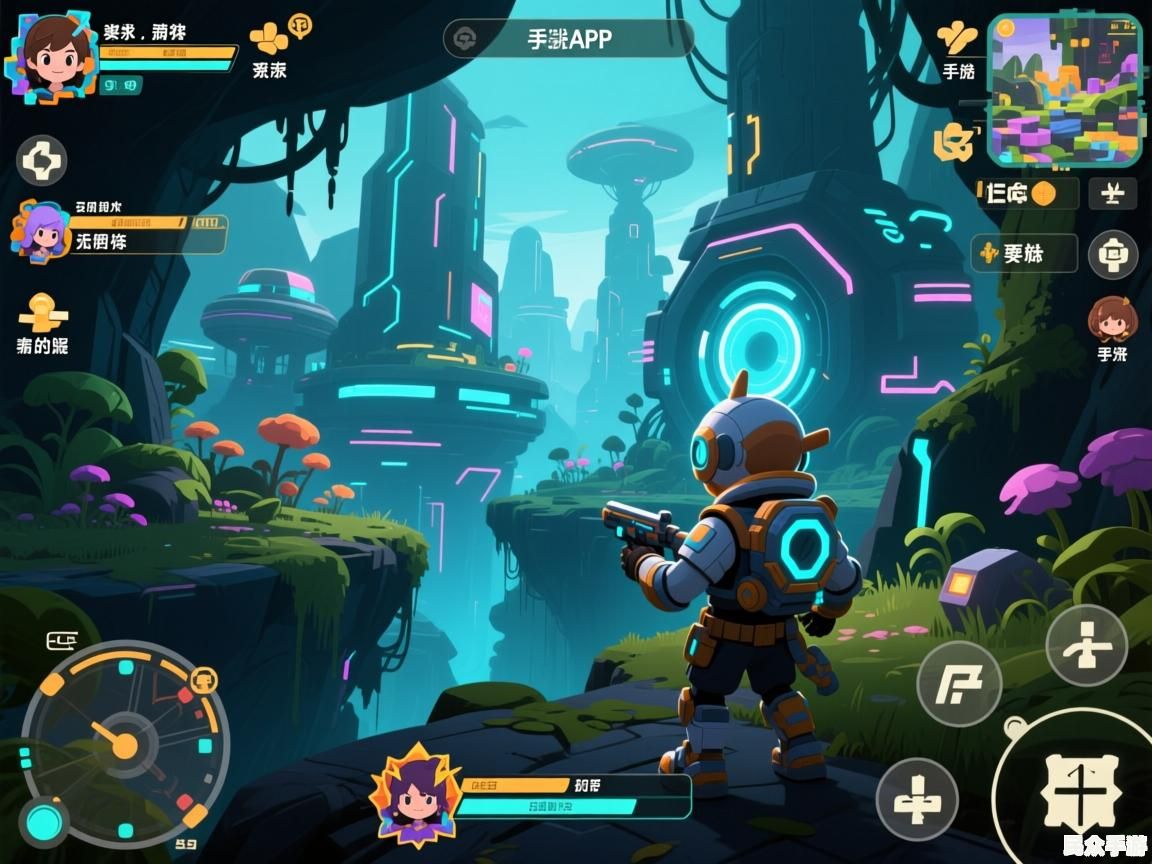Activate the round skill button marked F
1152x864 pixels.
coord(959,683)
